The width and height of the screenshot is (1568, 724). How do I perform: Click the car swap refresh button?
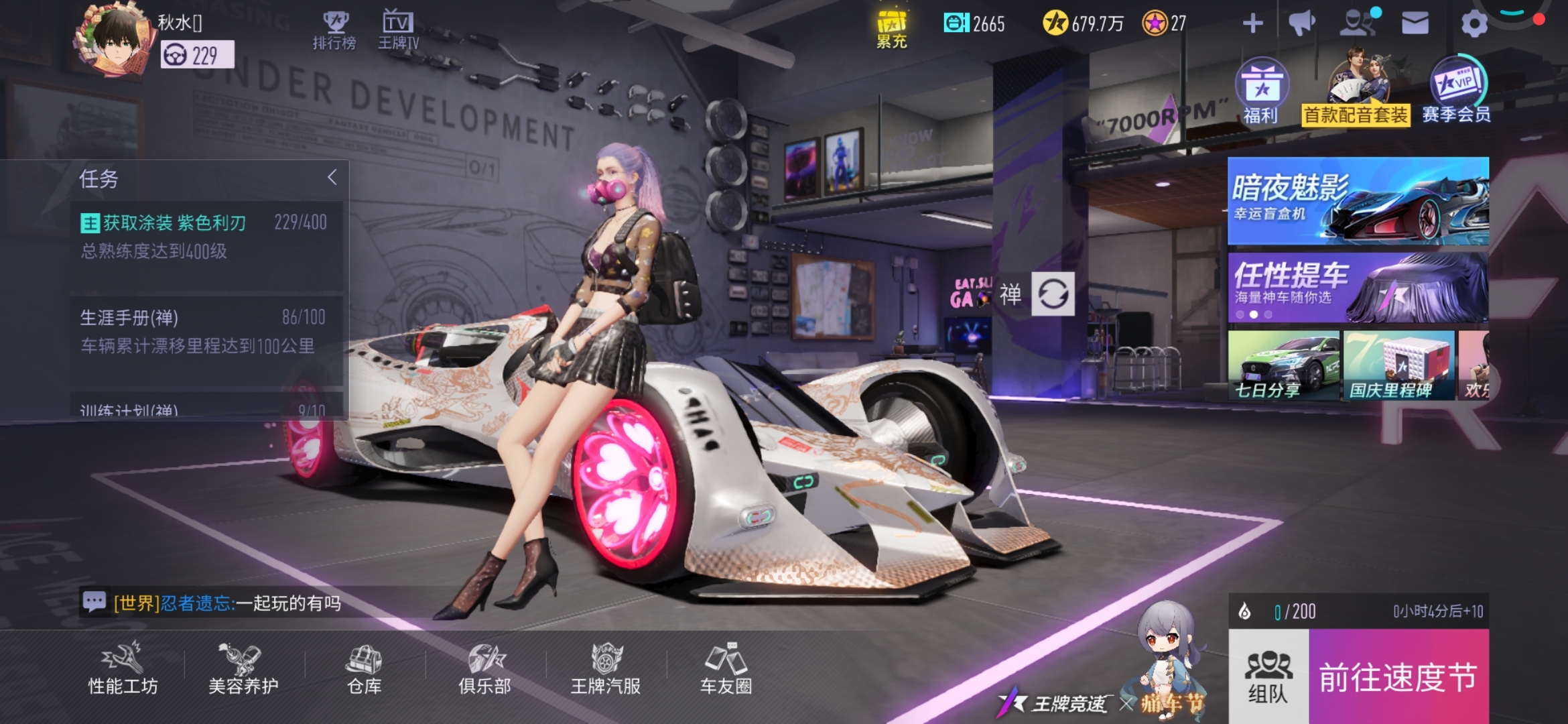coord(1053,294)
